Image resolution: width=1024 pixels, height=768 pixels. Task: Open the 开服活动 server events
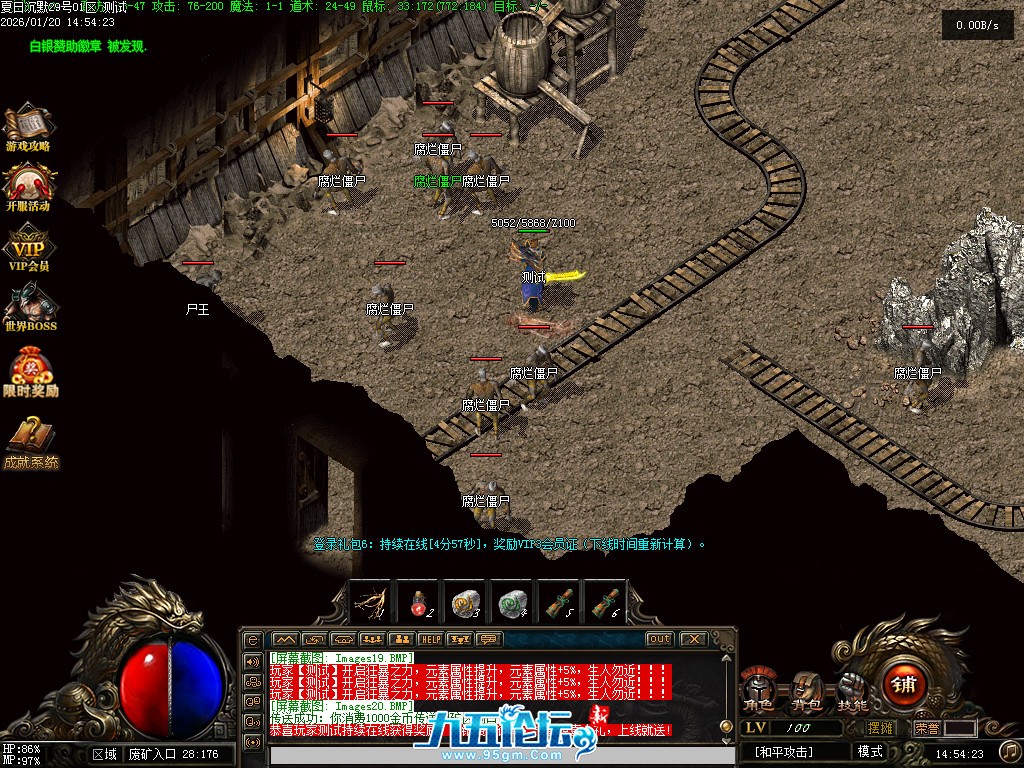click(x=28, y=185)
